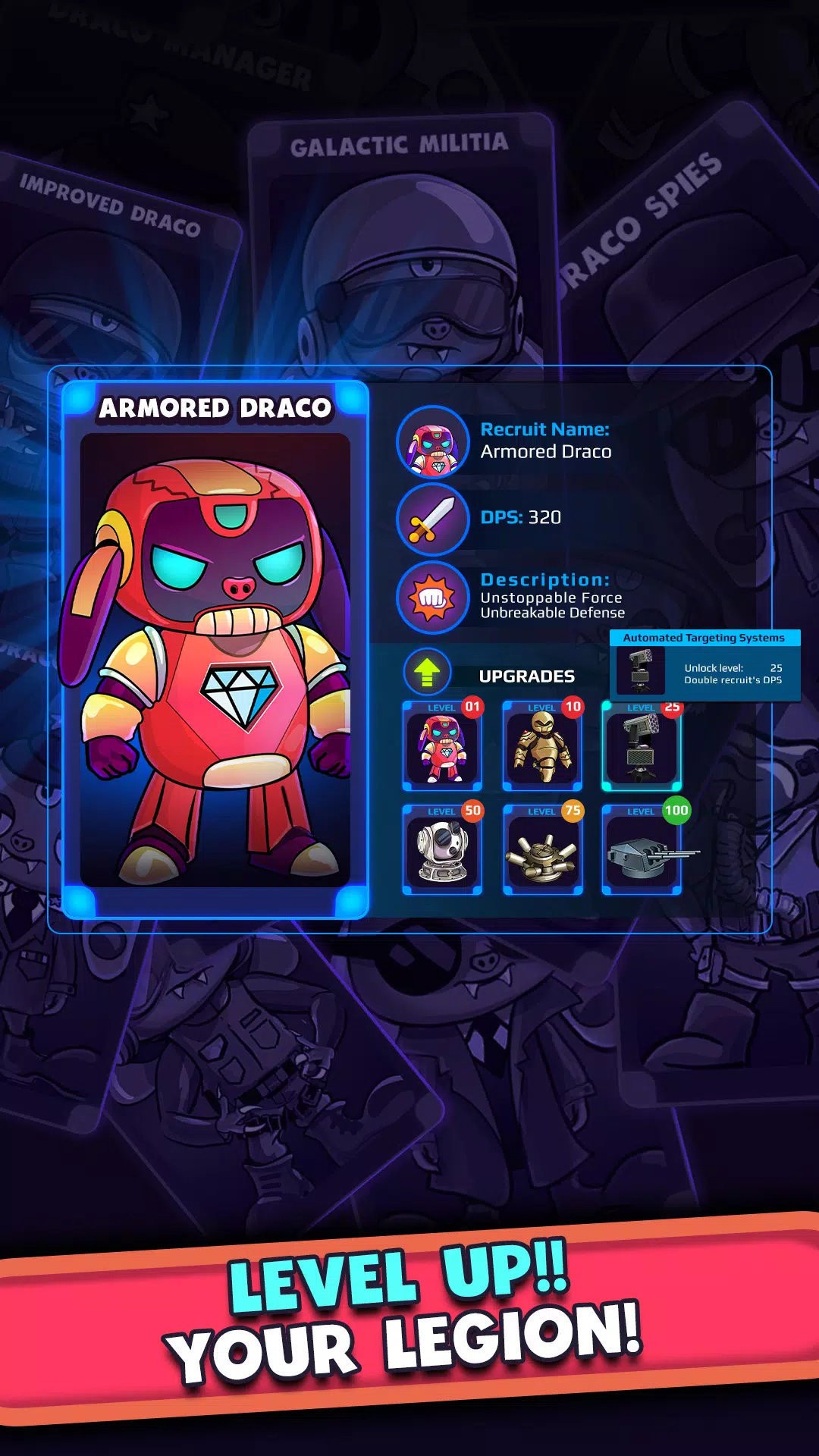The image size is (819, 1456).
Task: Choose the level 100 cannon turret upgrade
Action: pyautogui.click(x=642, y=851)
